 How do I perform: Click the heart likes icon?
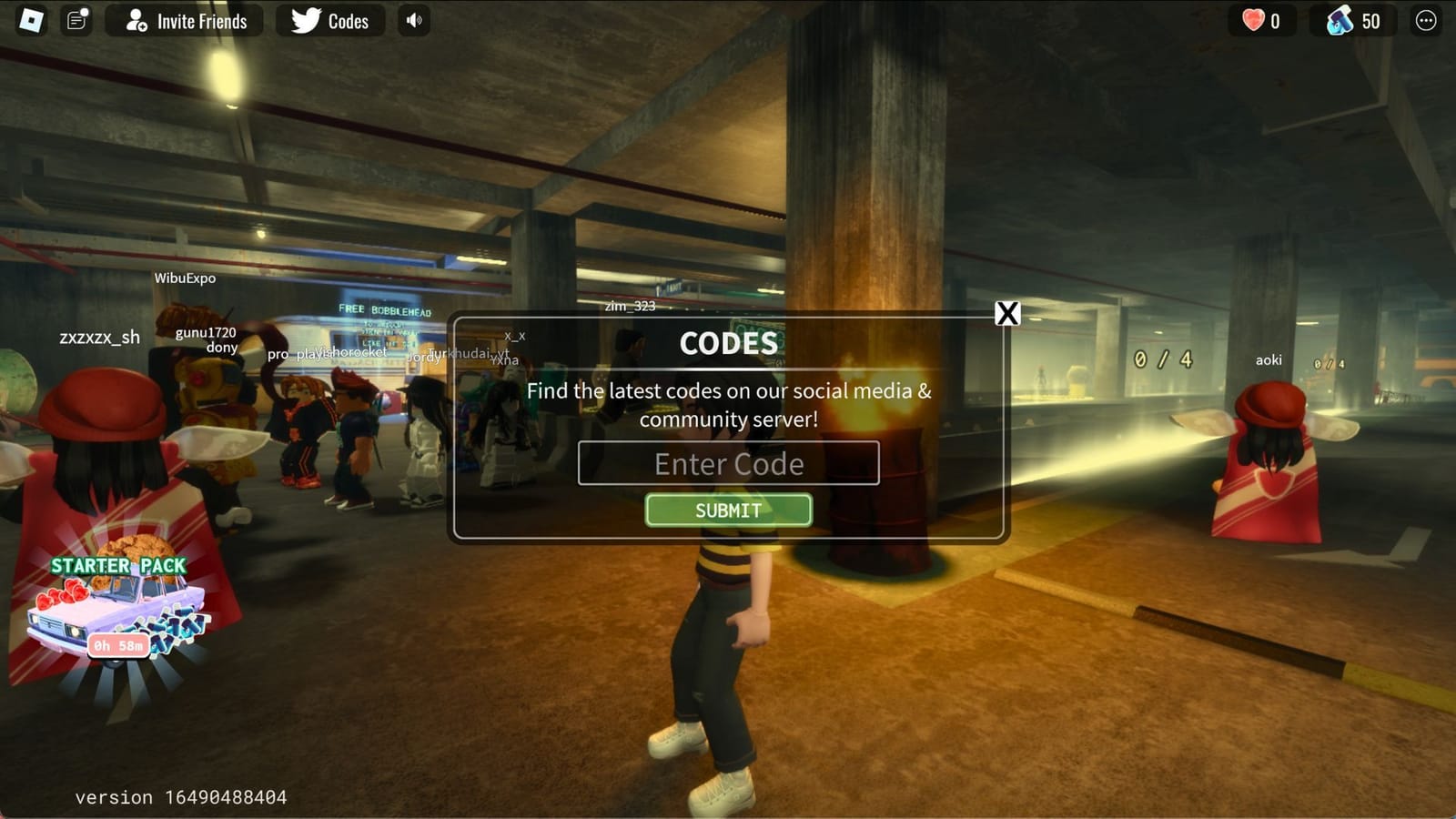1254,20
